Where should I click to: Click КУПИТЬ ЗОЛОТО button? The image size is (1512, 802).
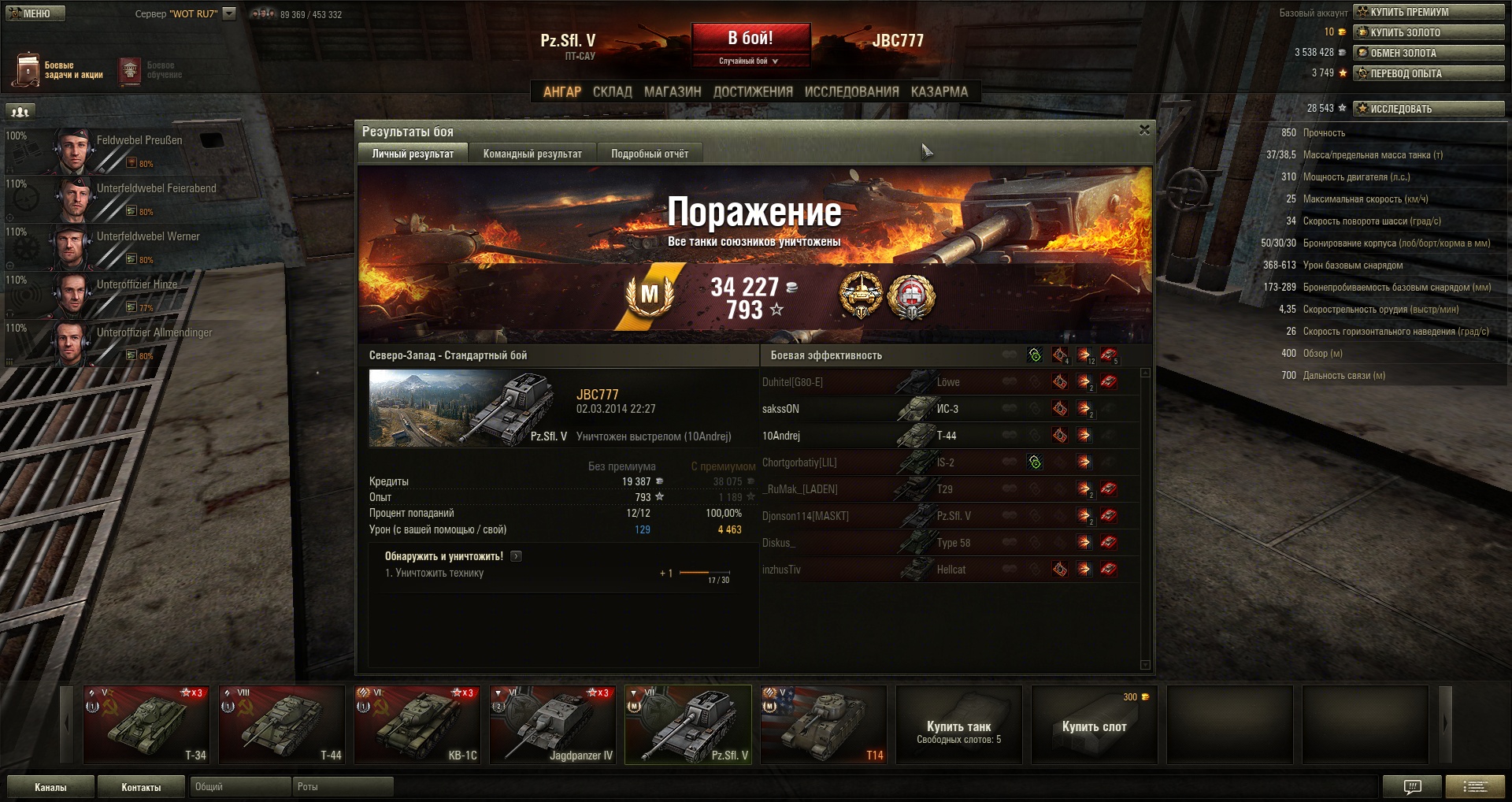1429,32
